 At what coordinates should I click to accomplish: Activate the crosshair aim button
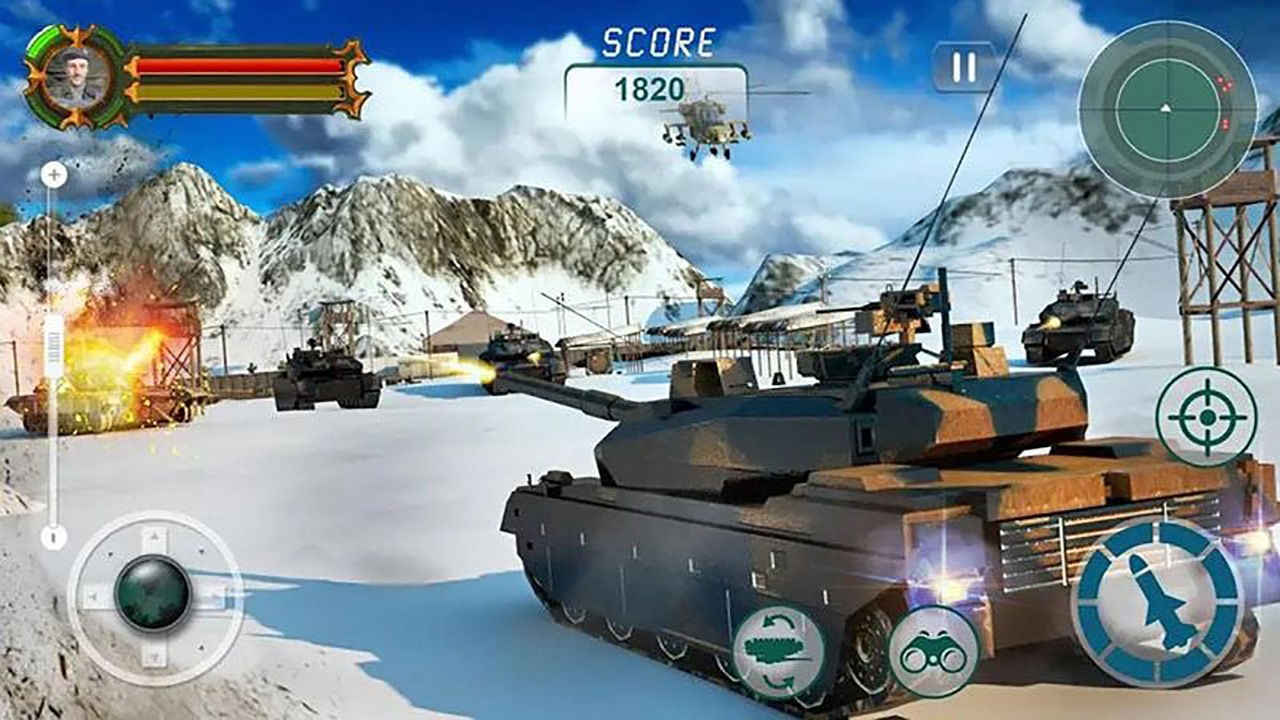pos(1206,416)
